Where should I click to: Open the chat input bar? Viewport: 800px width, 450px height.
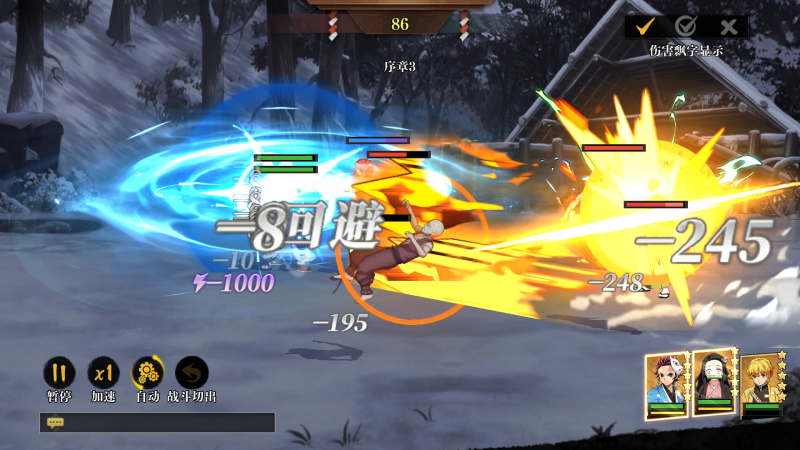[157, 423]
